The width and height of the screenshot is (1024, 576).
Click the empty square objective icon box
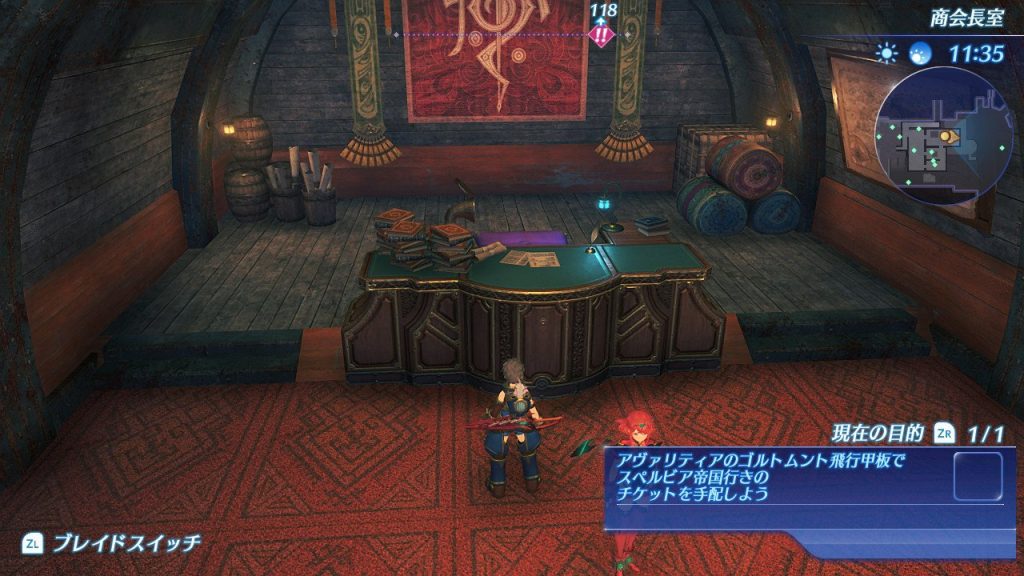977,476
